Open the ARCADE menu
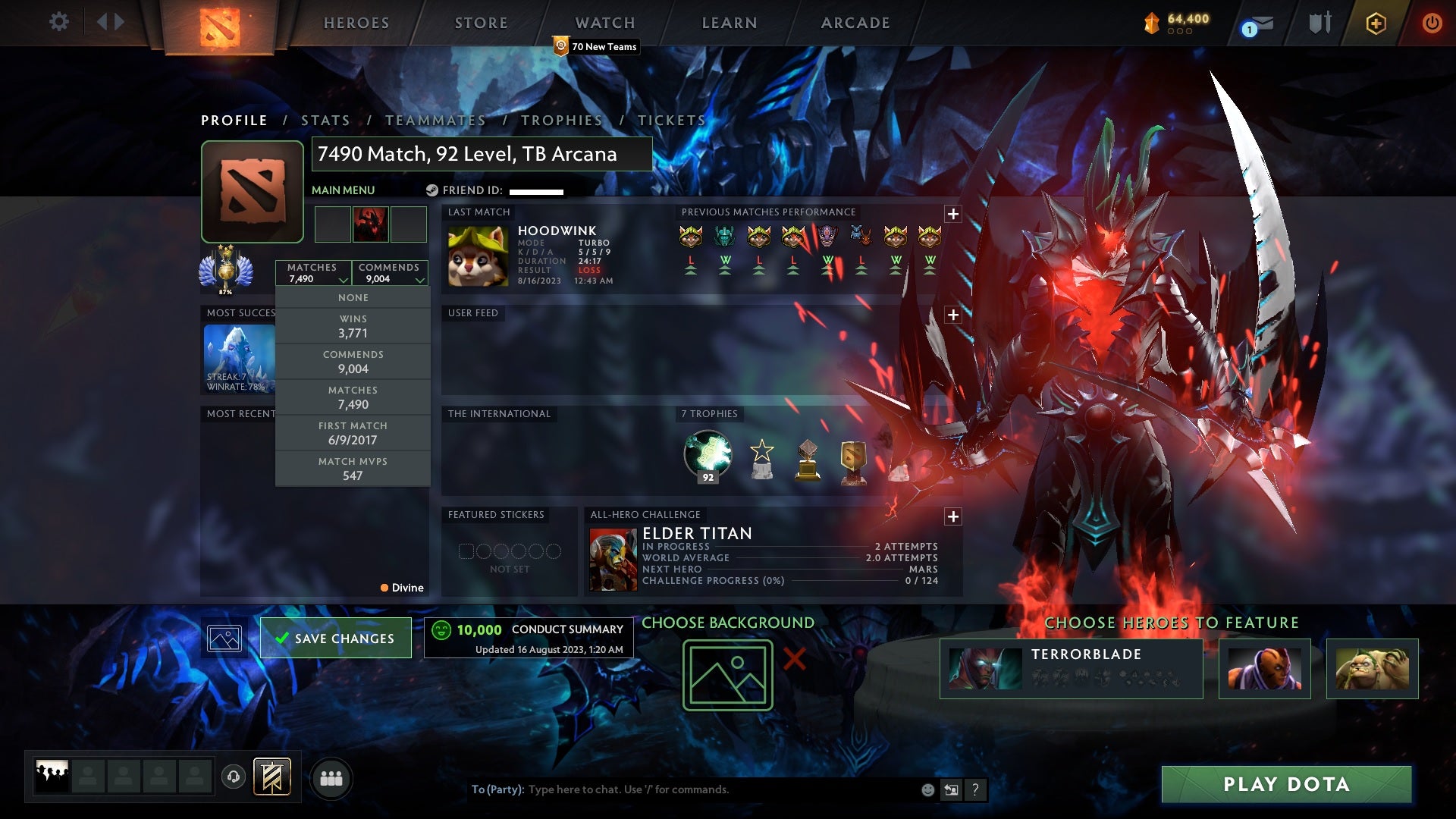Image resolution: width=1456 pixels, height=819 pixels. (x=855, y=23)
